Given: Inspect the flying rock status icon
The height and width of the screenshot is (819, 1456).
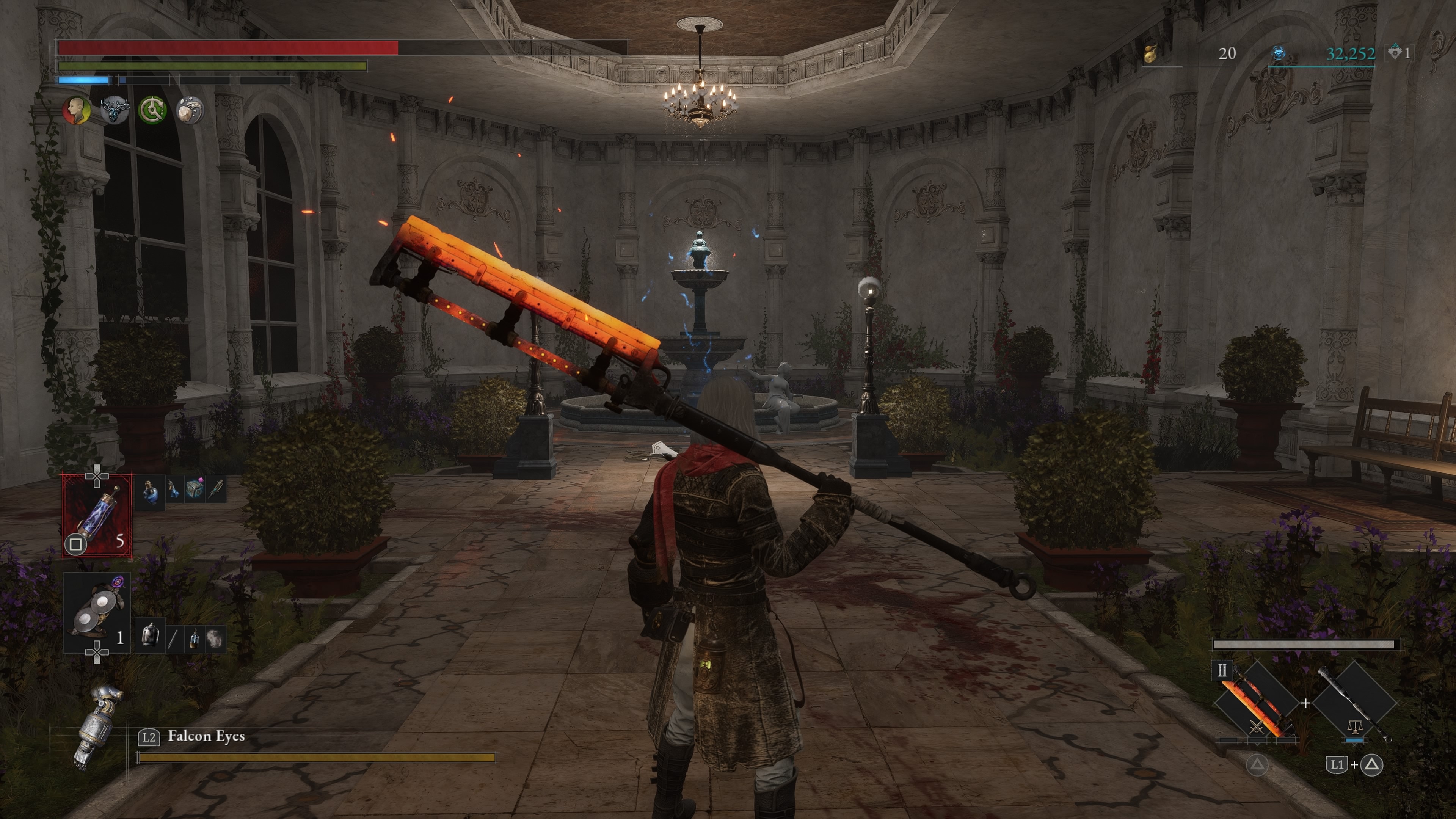Looking at the screenshot, I should point(189,110).
